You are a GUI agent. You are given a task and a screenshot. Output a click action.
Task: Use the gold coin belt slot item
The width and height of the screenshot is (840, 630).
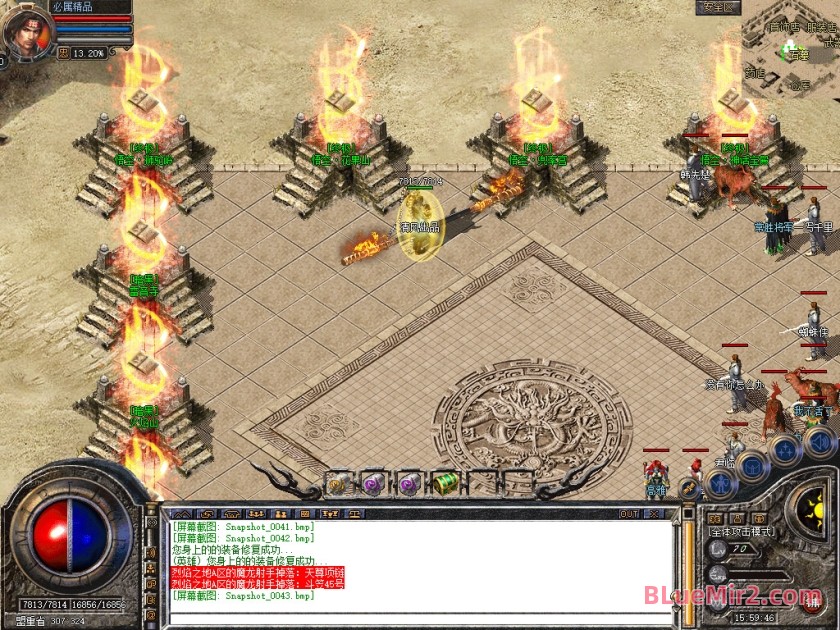point(337,484)
